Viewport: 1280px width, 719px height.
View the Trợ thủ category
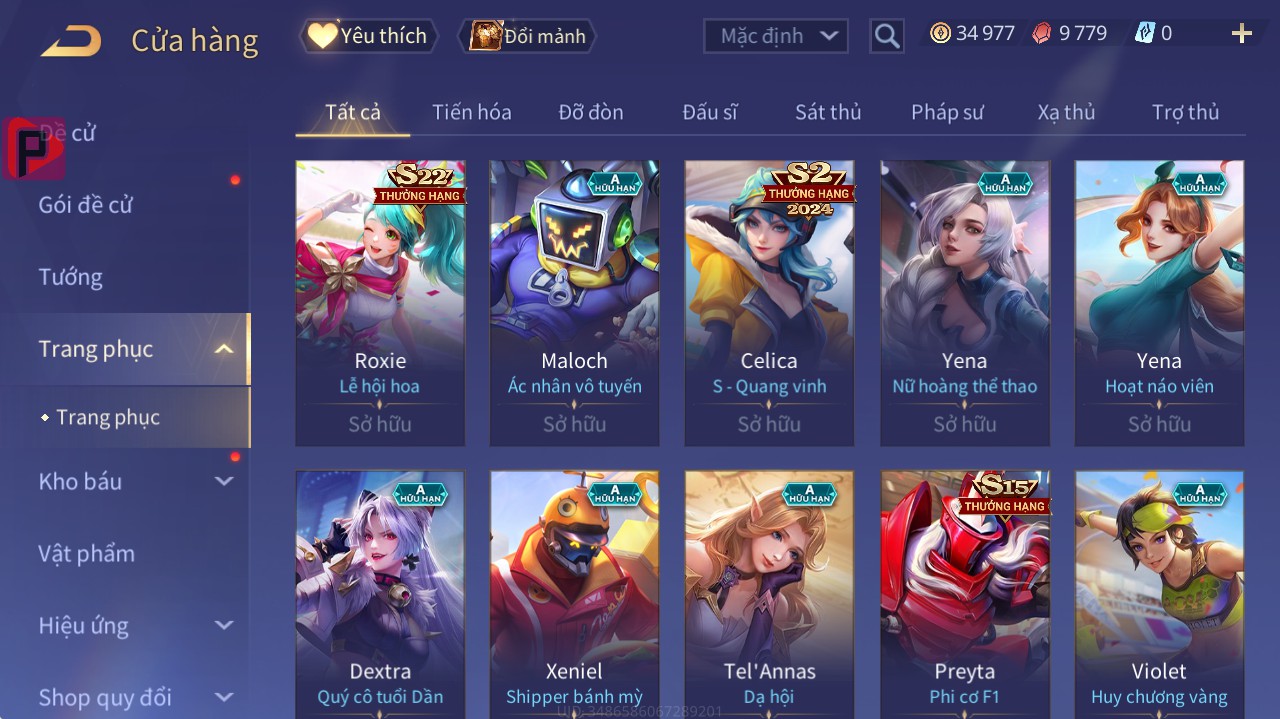click(x=1185, y=112)
